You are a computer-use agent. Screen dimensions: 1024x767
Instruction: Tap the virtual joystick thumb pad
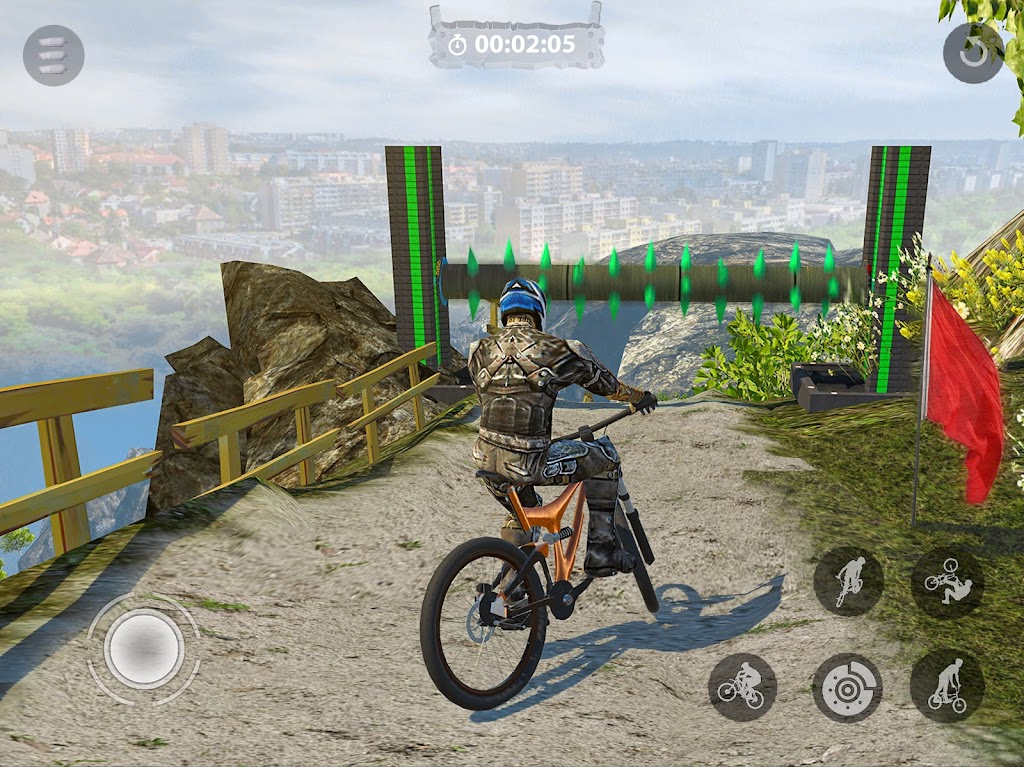tap(144, 648)
